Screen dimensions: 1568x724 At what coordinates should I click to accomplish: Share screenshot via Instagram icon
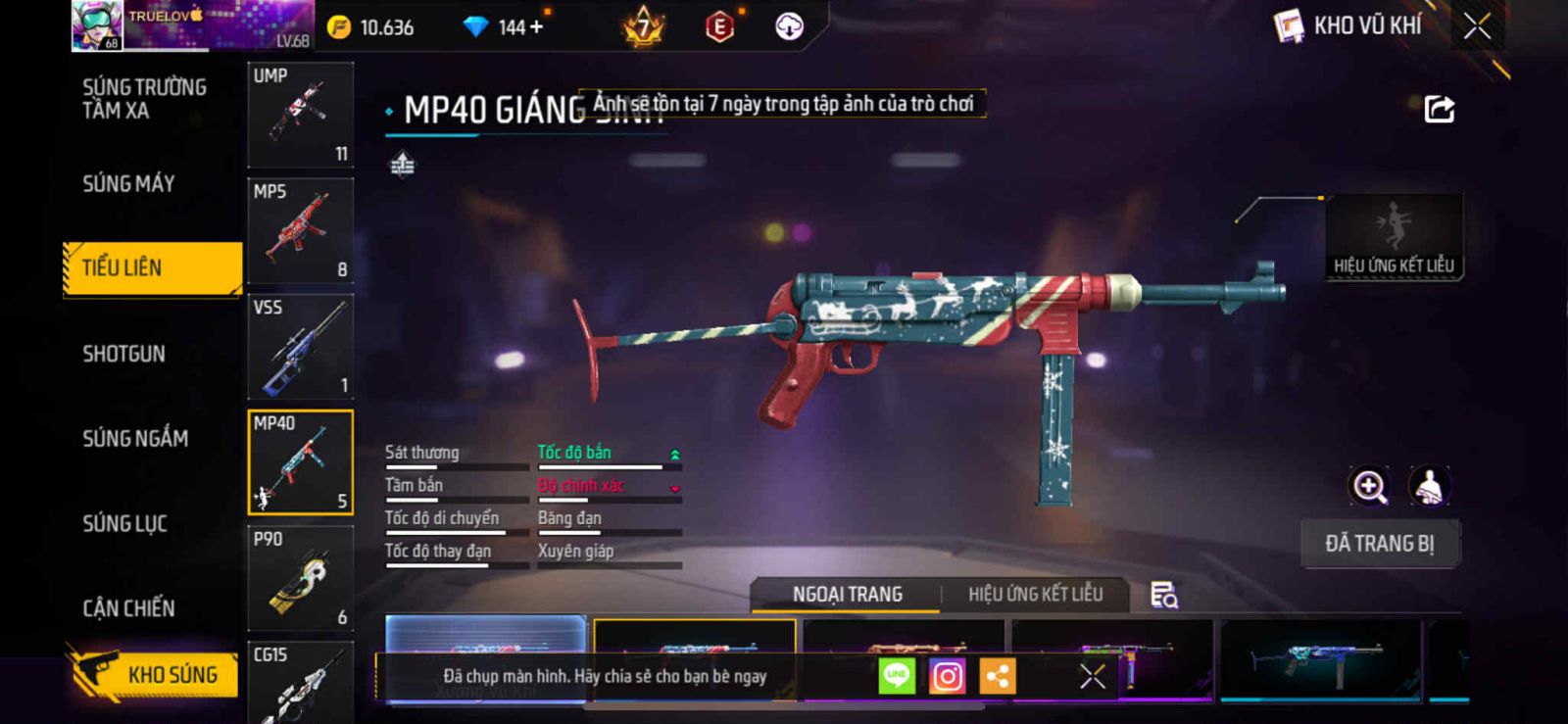(x=947, y=676)
